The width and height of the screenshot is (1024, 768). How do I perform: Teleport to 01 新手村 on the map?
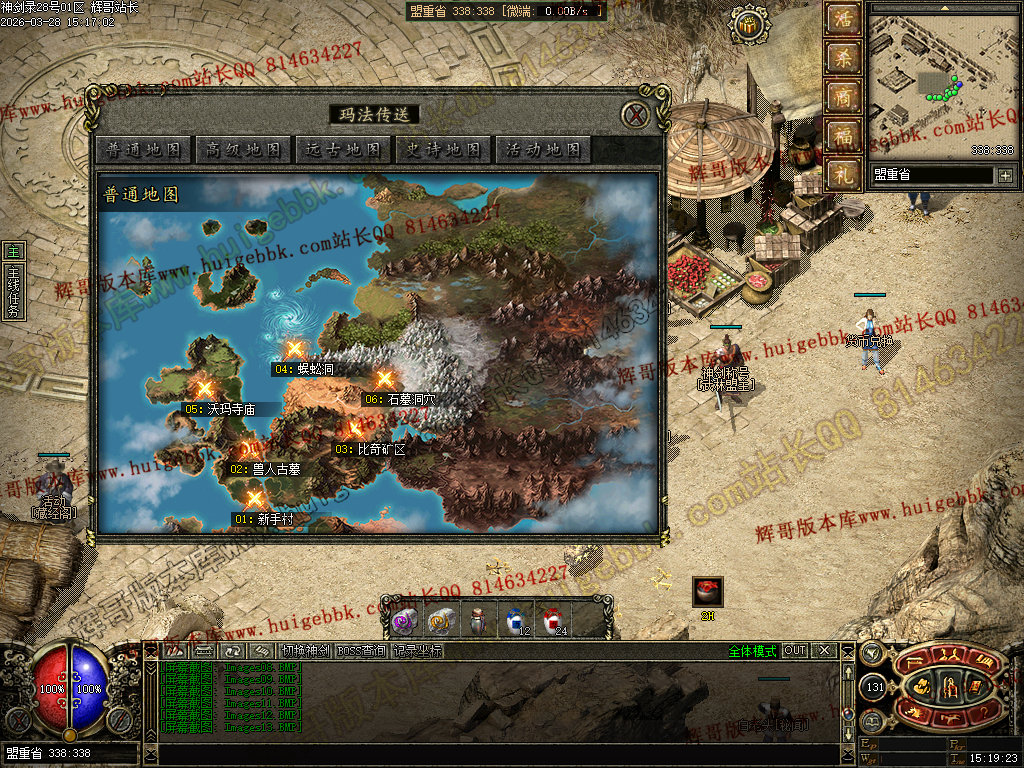[255, 499]
